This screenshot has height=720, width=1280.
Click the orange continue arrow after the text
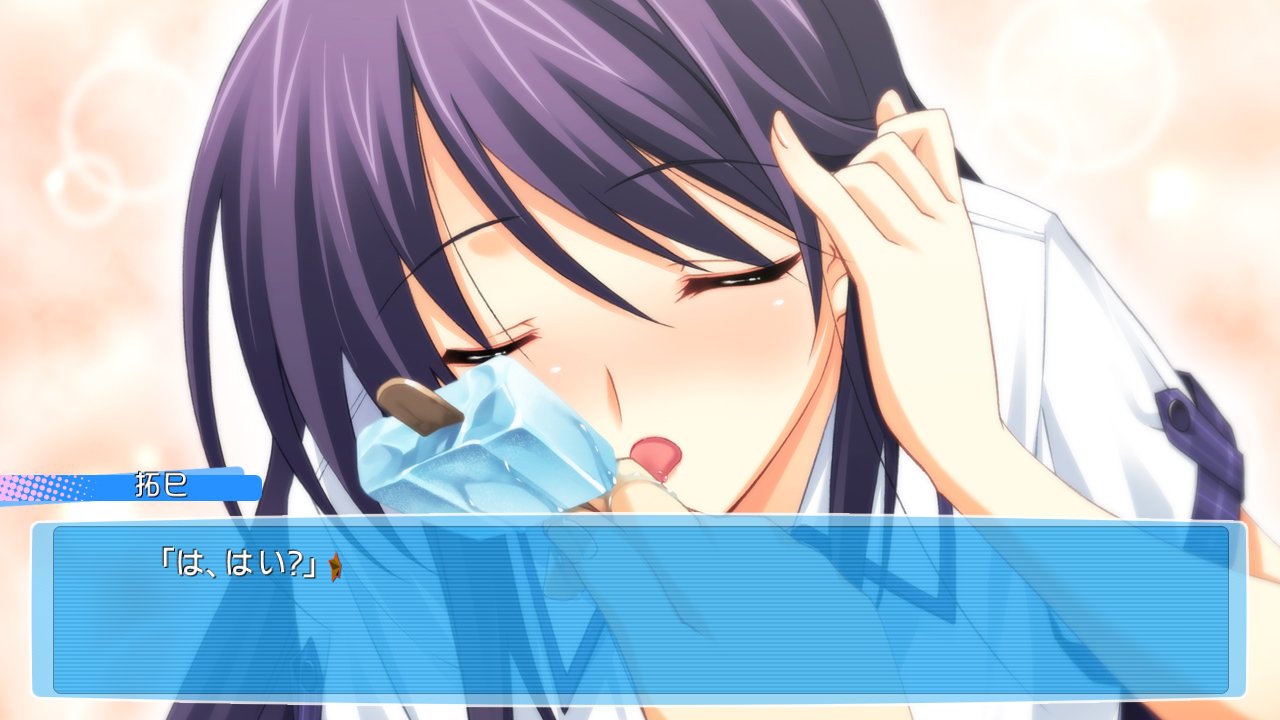tap(336, 570)
